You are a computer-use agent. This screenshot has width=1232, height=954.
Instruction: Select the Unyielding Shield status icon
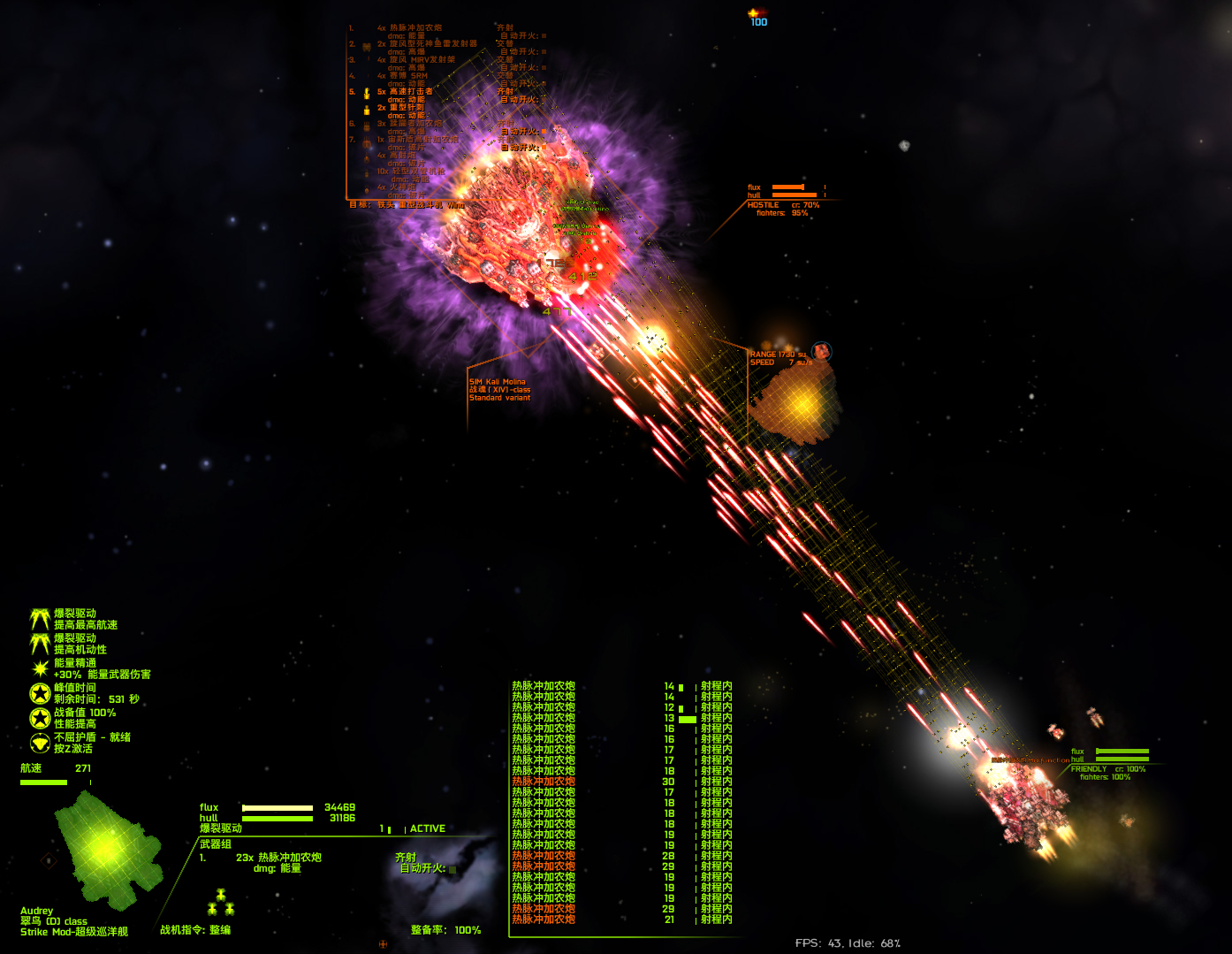pos(40,743)
